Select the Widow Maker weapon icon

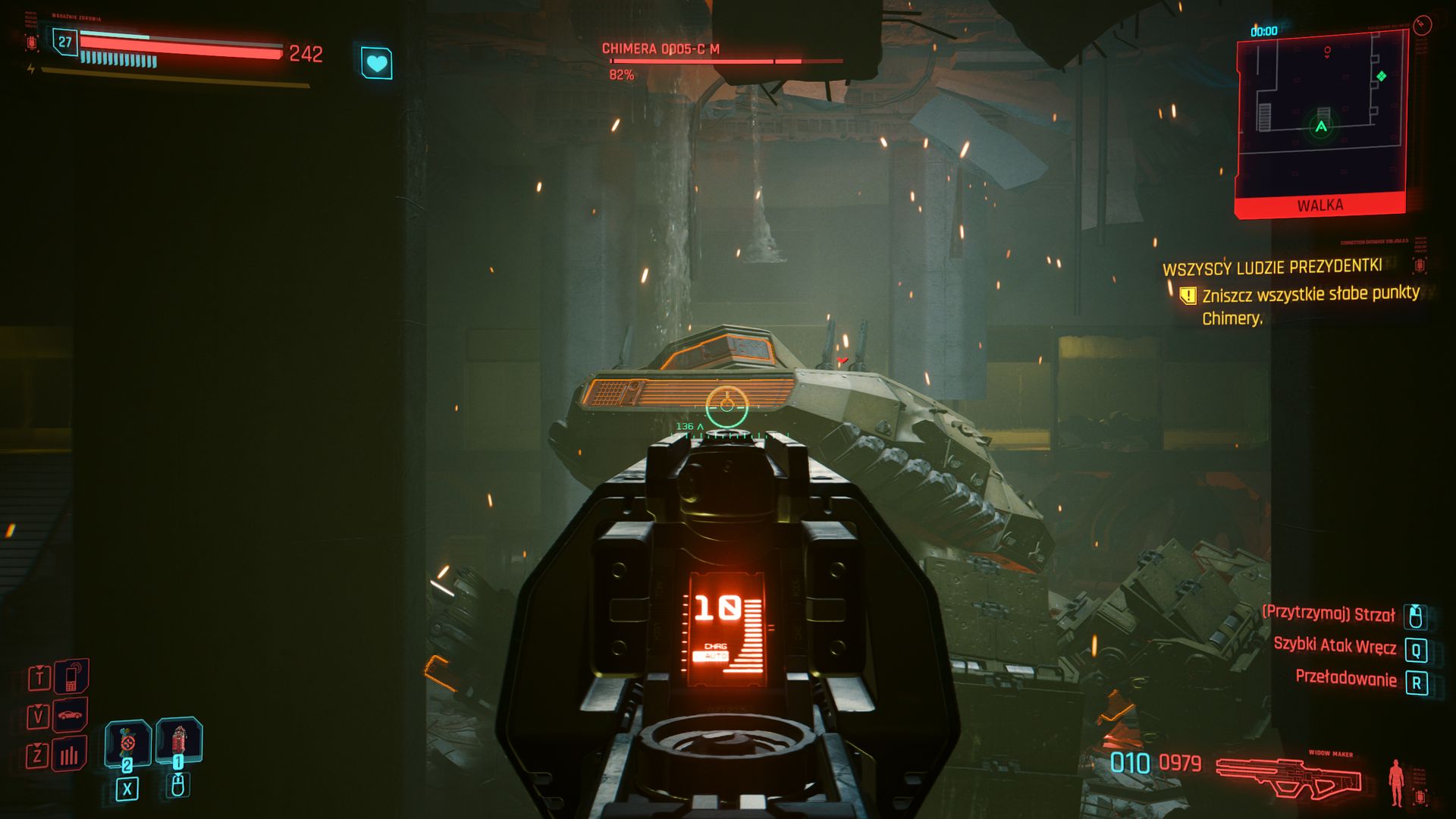(x=1288, y=777)
